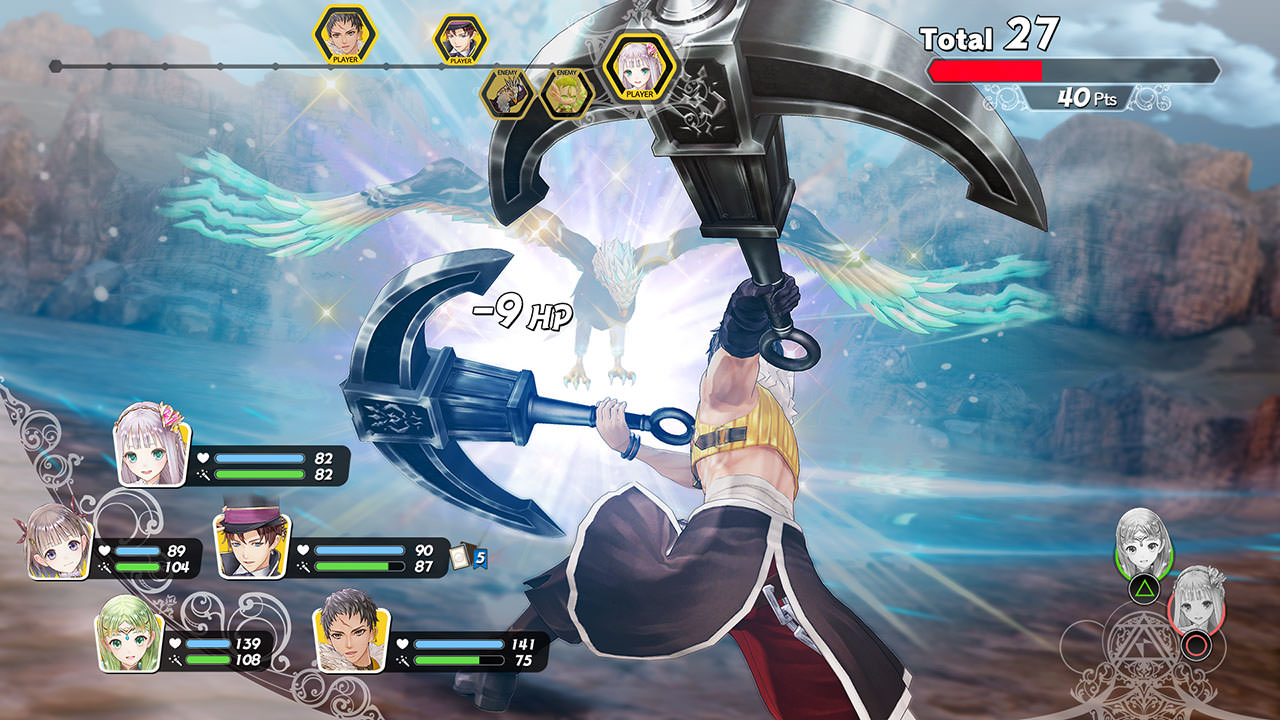Select the eagle enemy on the turn timeline

pyautogui.click(x=508, y=92)
